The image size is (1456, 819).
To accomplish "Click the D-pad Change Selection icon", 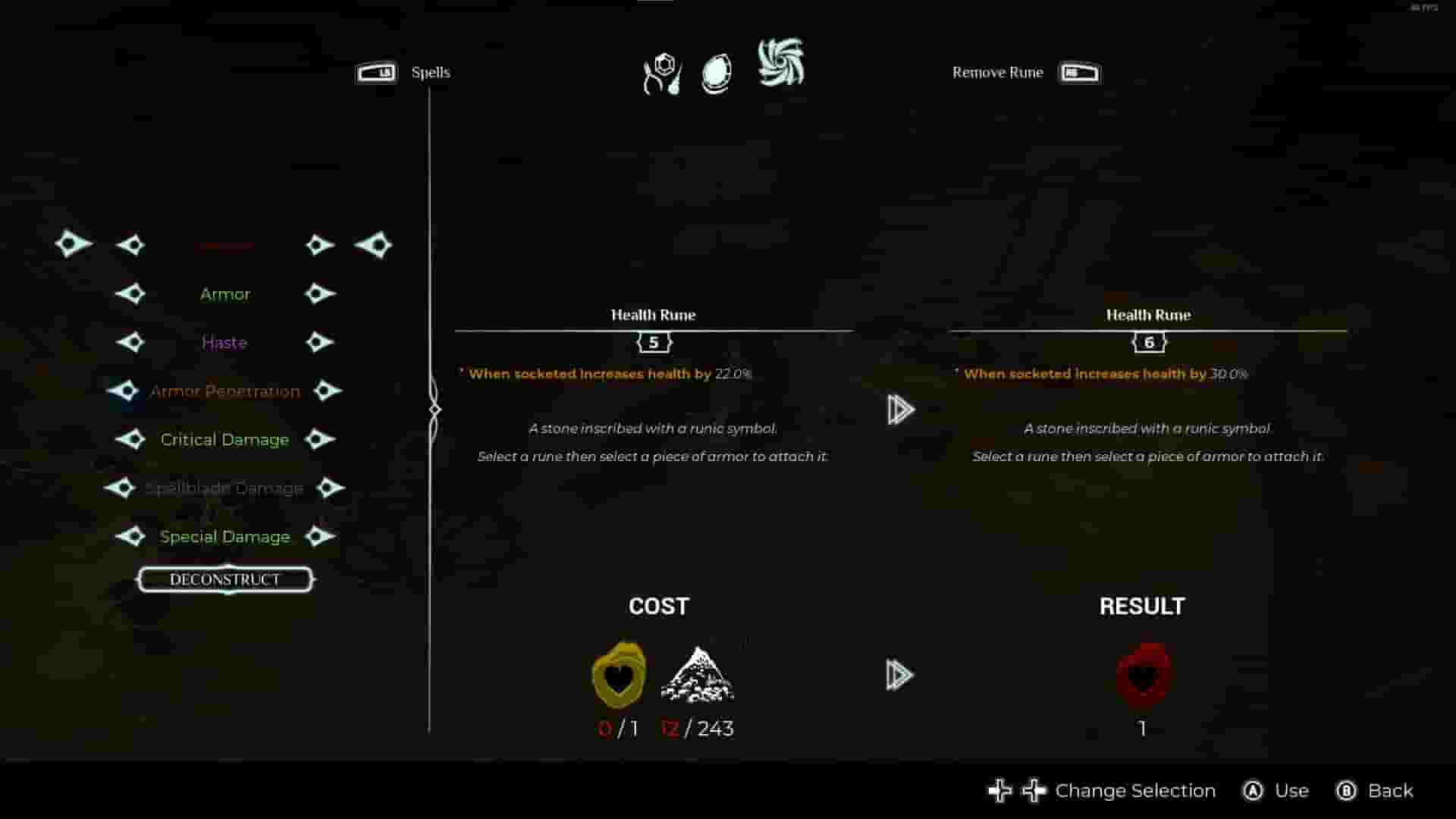I will [1016, 790].
